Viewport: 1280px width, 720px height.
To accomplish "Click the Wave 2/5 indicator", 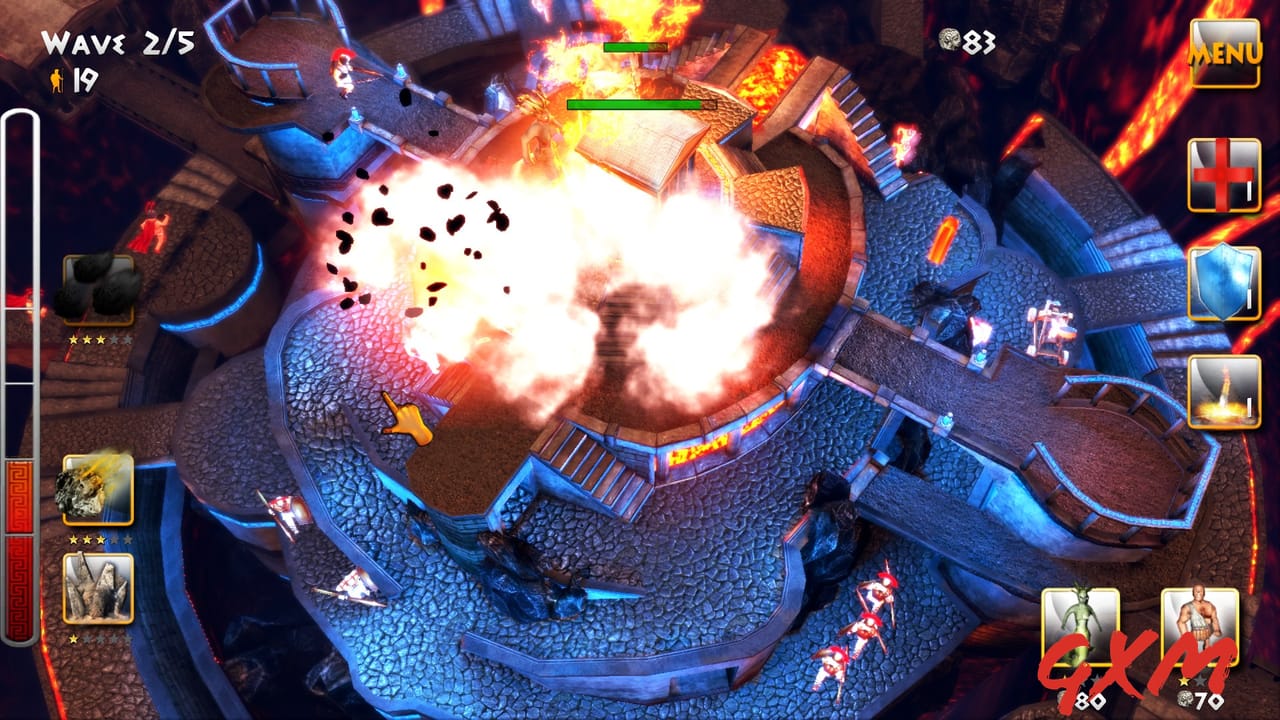I will pyautogui.click(x=115, y=40).
